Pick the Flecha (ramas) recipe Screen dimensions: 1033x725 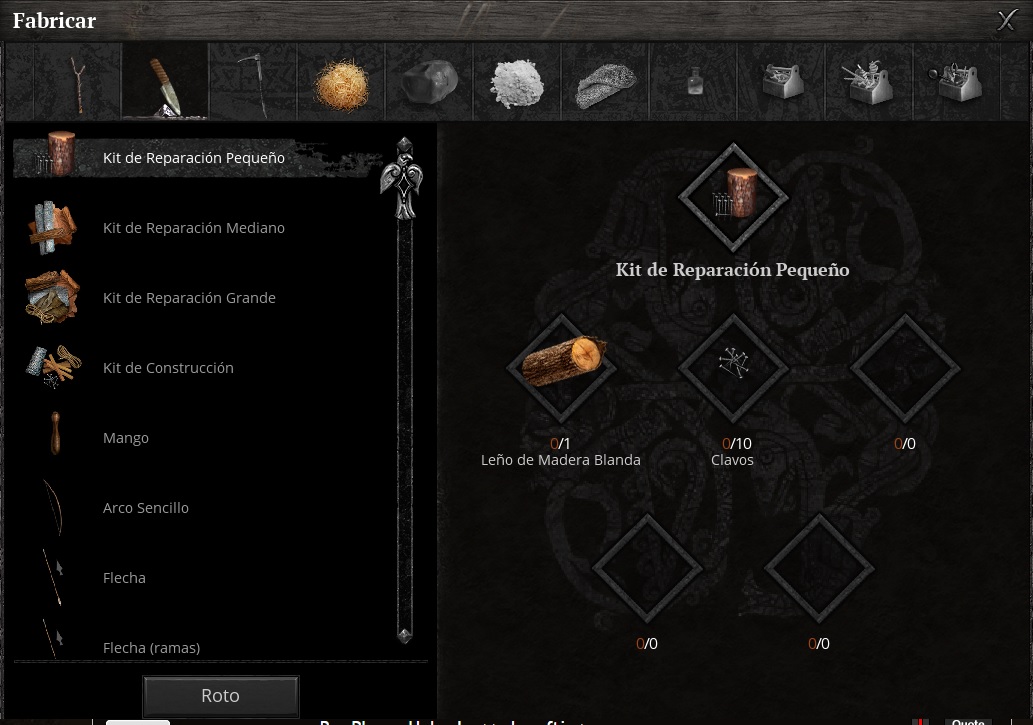[151, 647]
